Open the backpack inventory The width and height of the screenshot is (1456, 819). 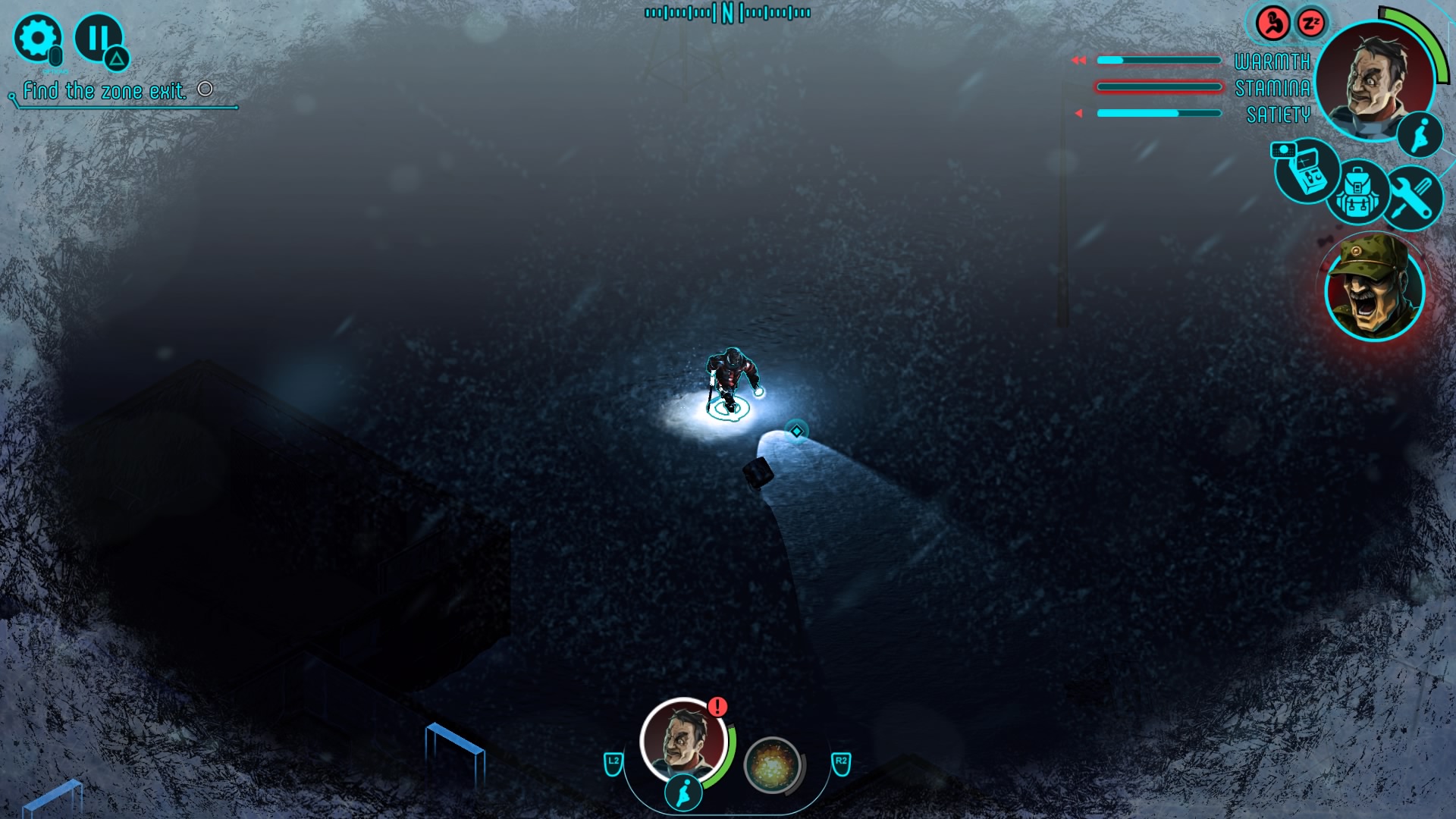click(1357, 193)
